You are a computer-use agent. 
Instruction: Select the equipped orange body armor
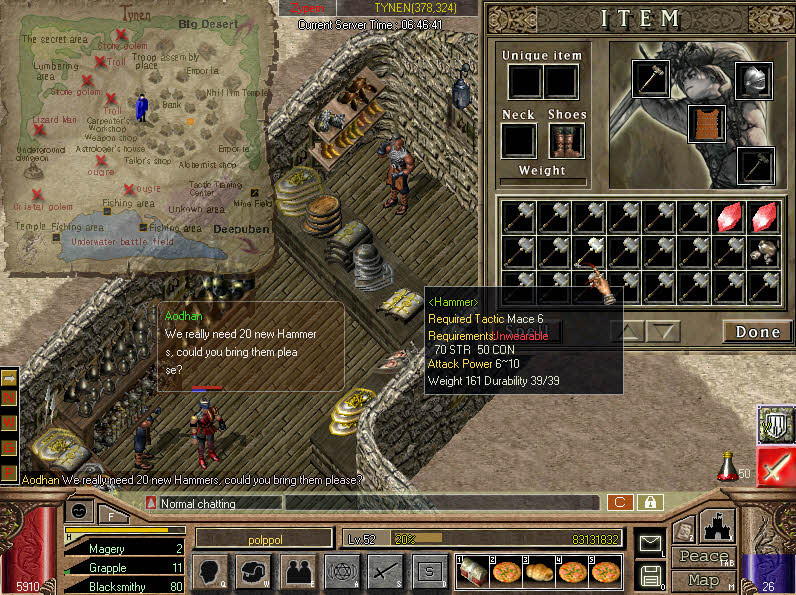pyautogui.click(x=707, y=122)
